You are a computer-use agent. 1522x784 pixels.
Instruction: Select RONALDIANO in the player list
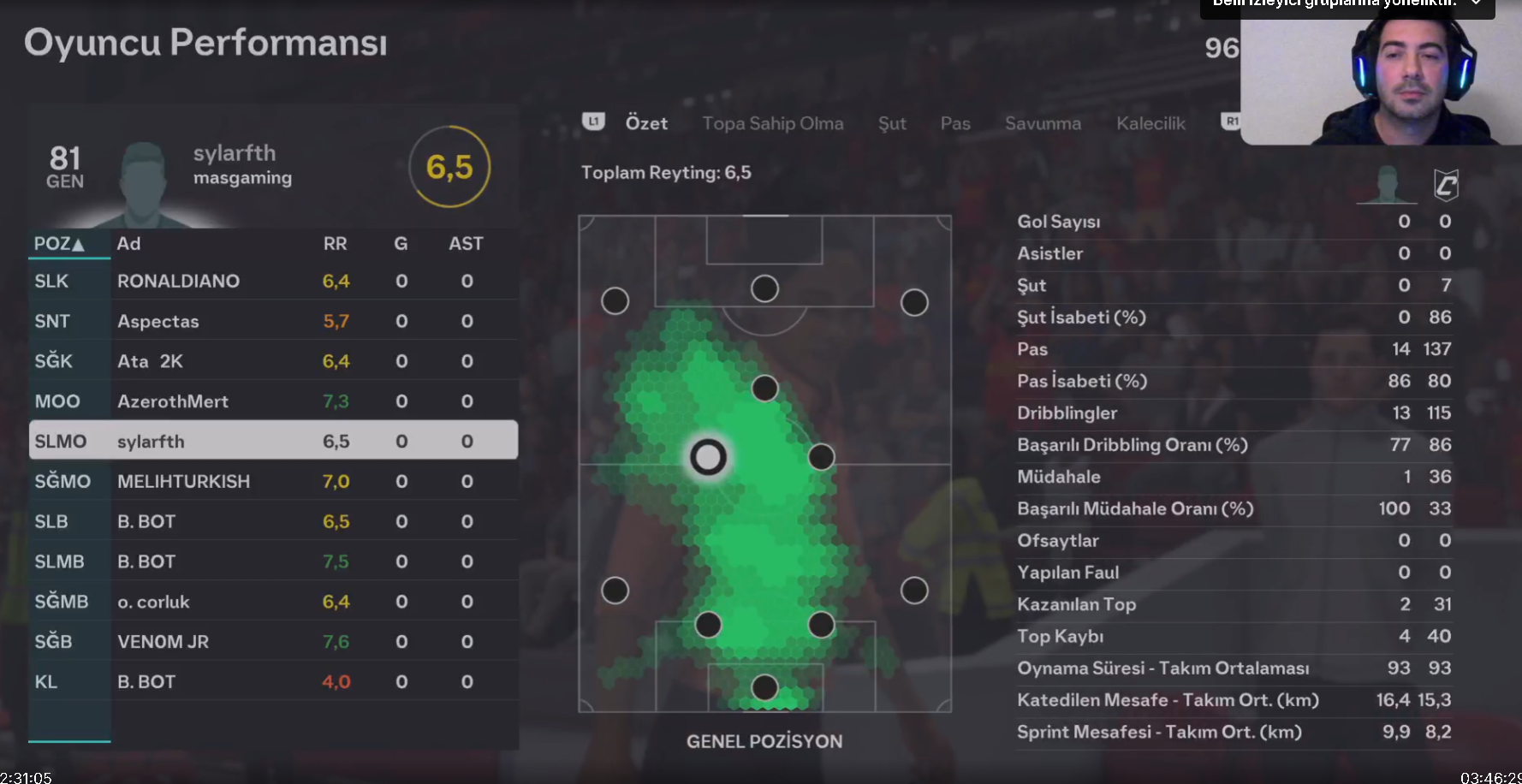click(178, 281)
